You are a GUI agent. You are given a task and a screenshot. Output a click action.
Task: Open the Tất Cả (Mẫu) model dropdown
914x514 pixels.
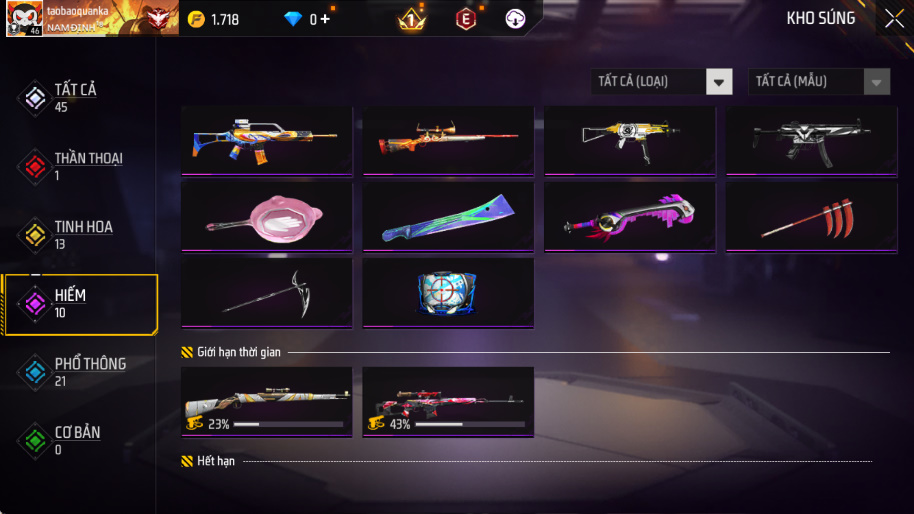tap(819, 81)
